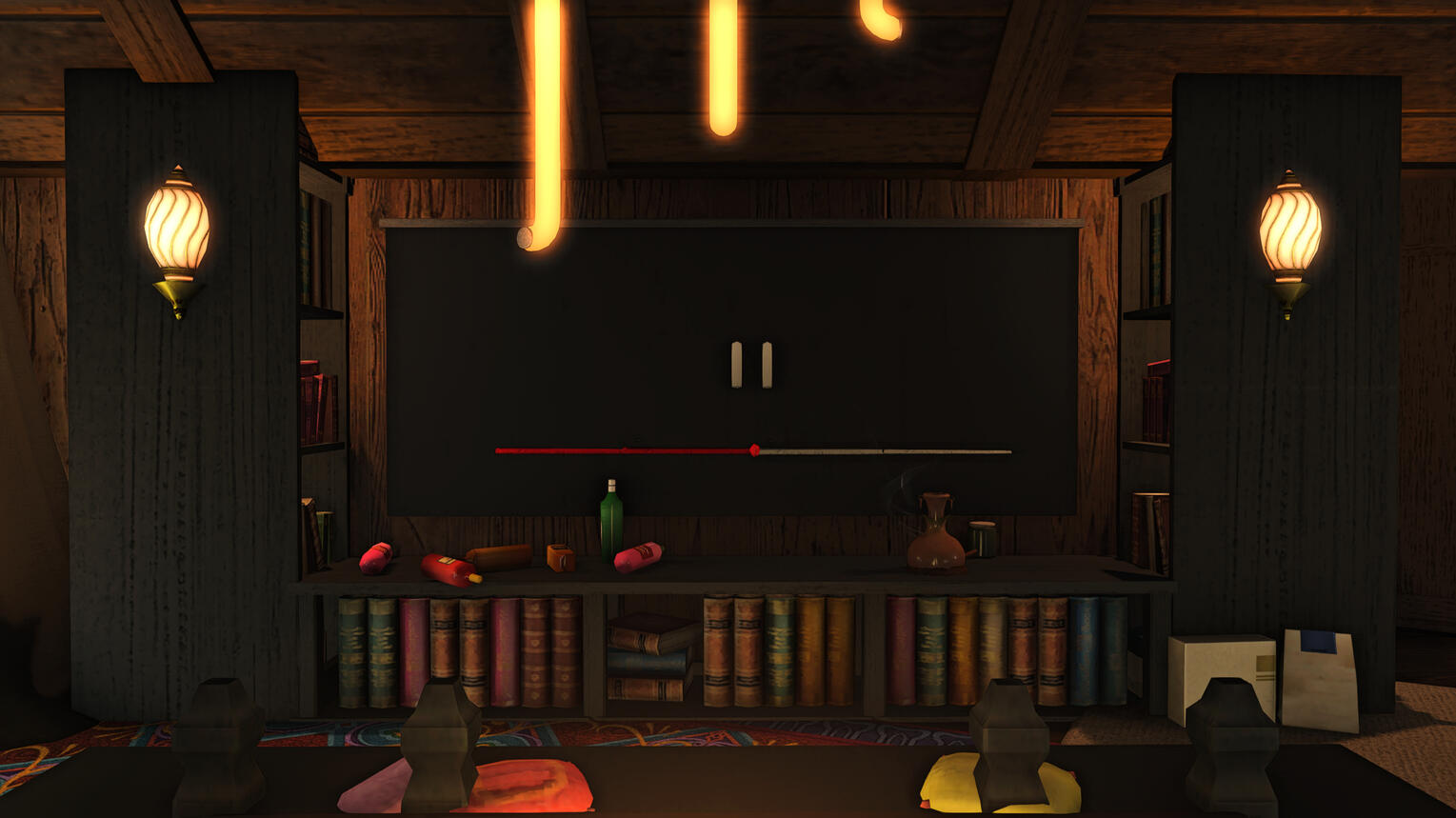This screenshot has width=1456, height=818.
Task: Click the red knob on the progress bar
Action: 754,450
